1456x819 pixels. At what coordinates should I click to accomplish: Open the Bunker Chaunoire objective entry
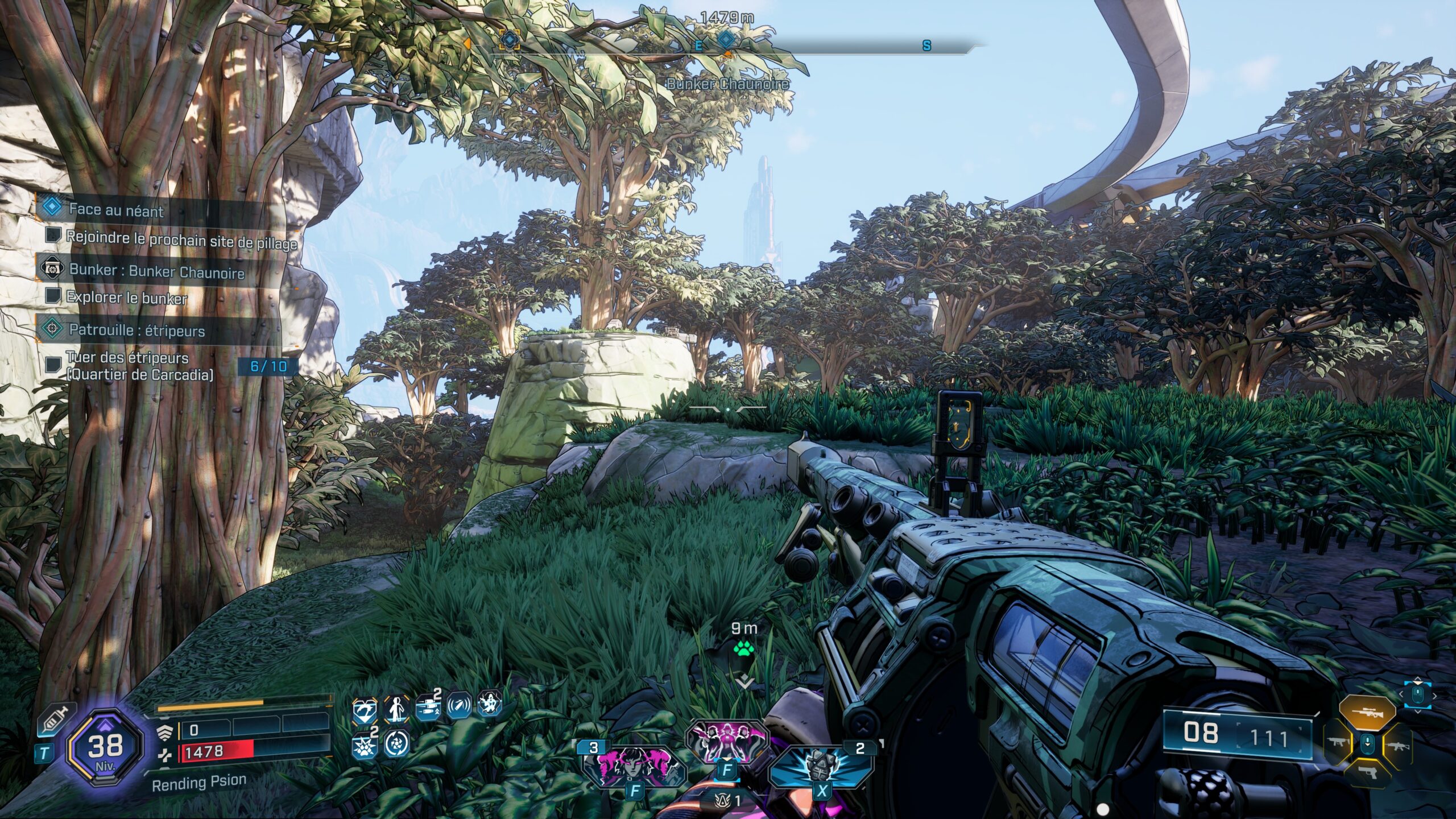pyautogui.click(x=156, y=271)
